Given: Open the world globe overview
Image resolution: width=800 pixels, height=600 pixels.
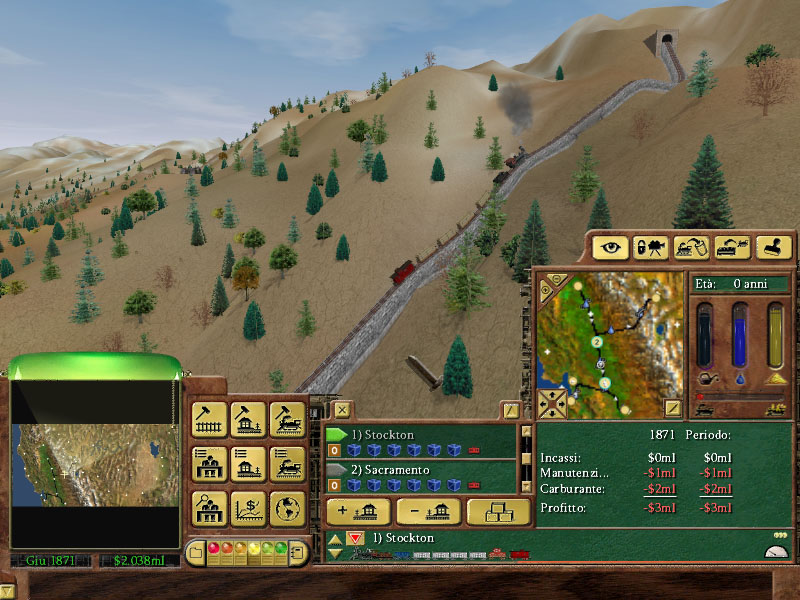Looking at the screenshot, I should click(x=287, y=508).
